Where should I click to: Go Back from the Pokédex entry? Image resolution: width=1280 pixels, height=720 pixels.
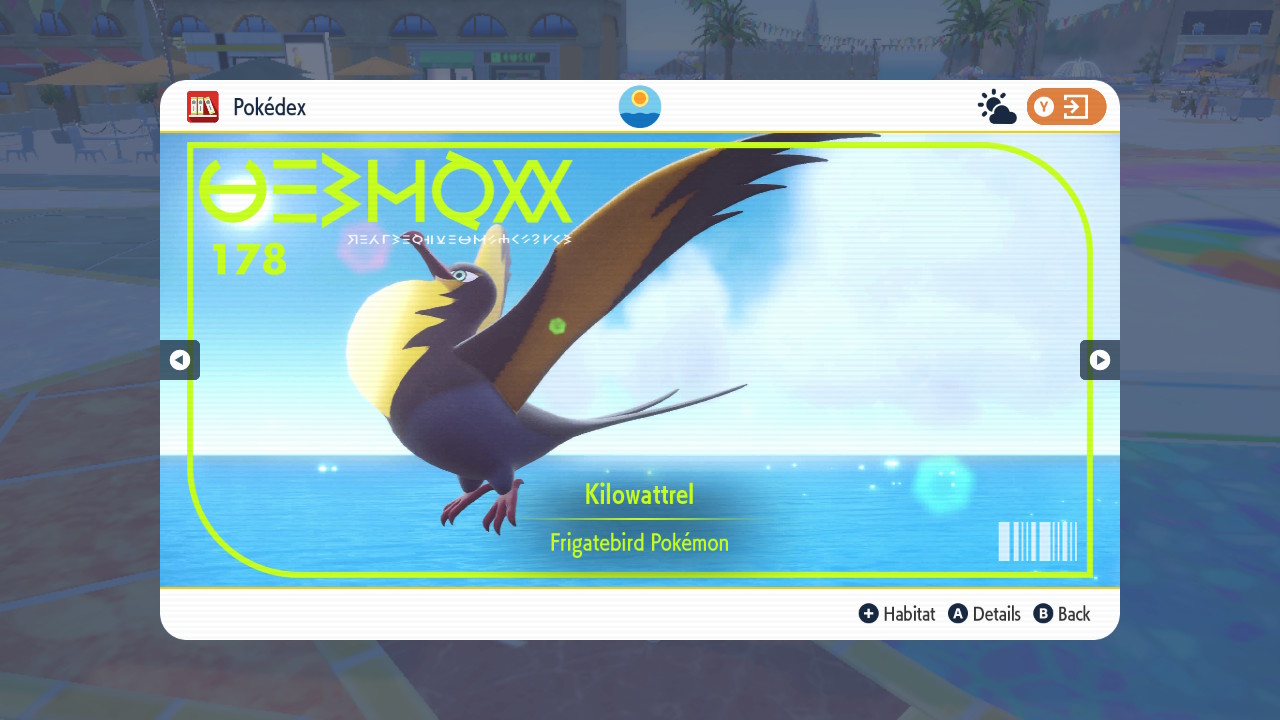tap(1074, 614)
